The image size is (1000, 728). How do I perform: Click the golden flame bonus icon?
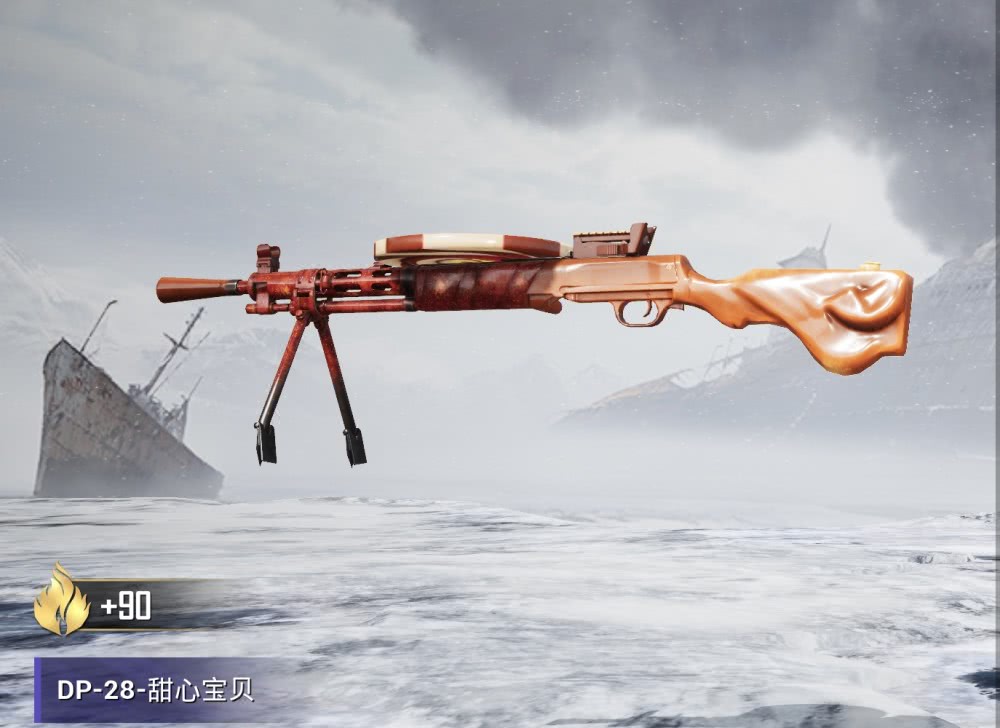tap(61, 601)
